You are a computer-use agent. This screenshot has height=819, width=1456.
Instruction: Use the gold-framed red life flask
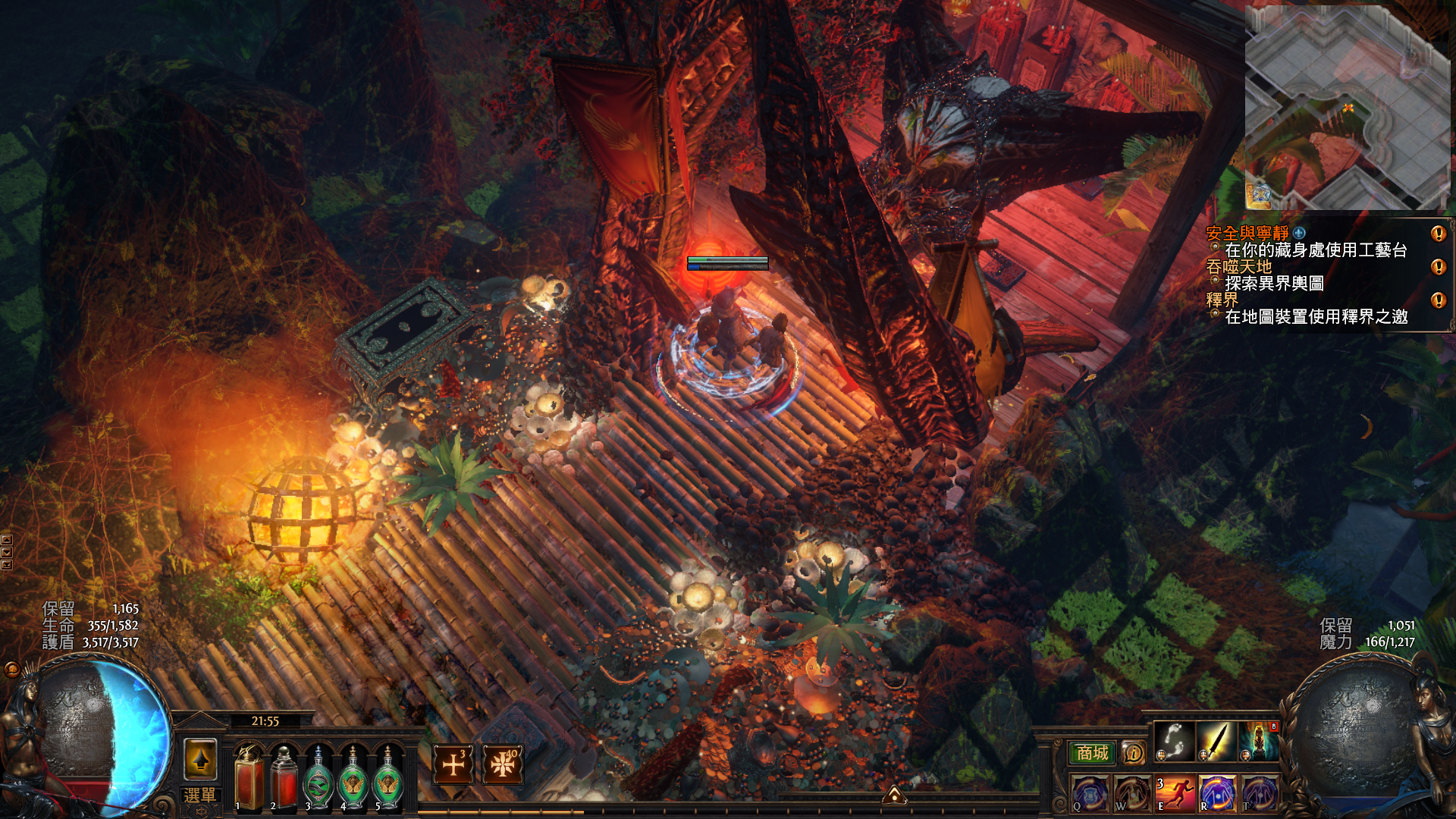(x=249, y=778)
